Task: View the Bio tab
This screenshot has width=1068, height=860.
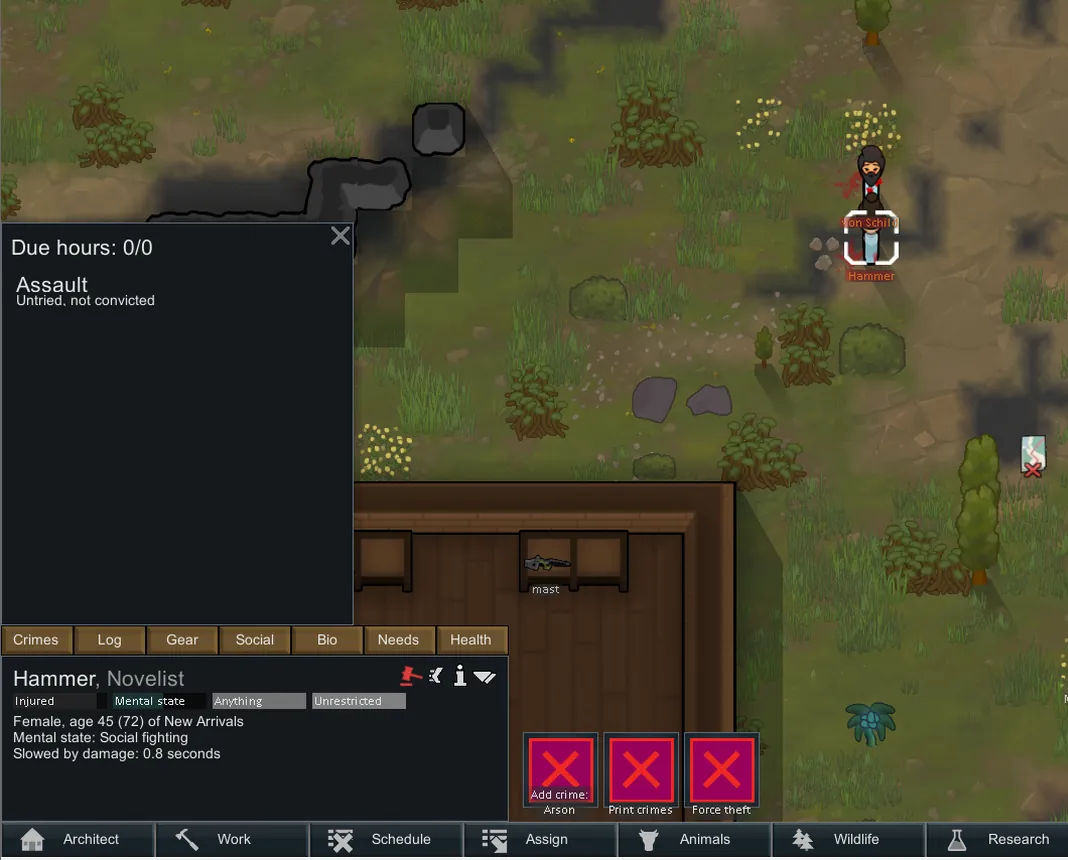Action: pos(327,640)
